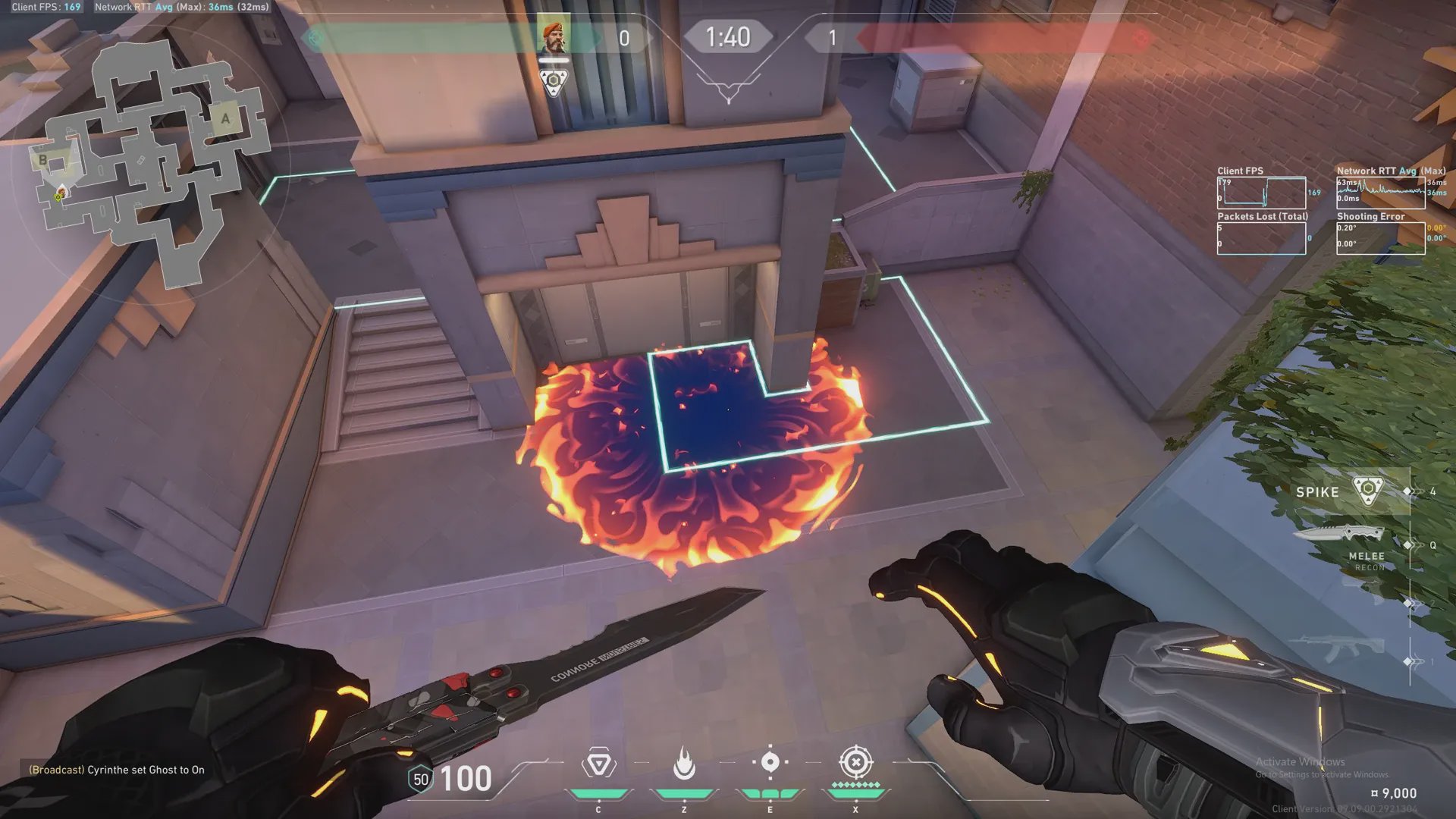Click the Shooting Error graph
Viewport: 1456px width, 819px height.
(1380, 238)
